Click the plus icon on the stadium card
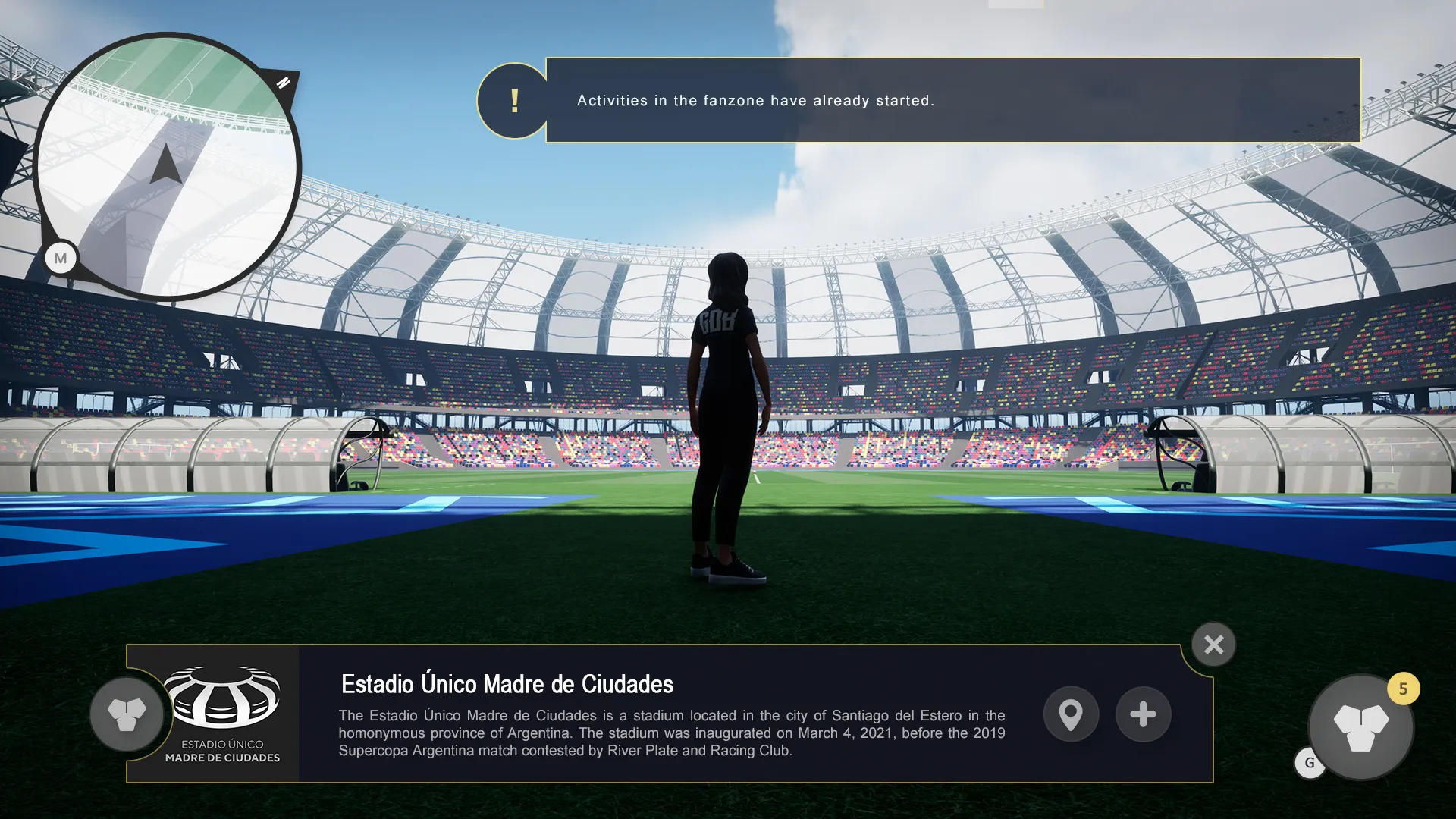Viewport: 1456px width, 819px height. tap(1144, 714)
